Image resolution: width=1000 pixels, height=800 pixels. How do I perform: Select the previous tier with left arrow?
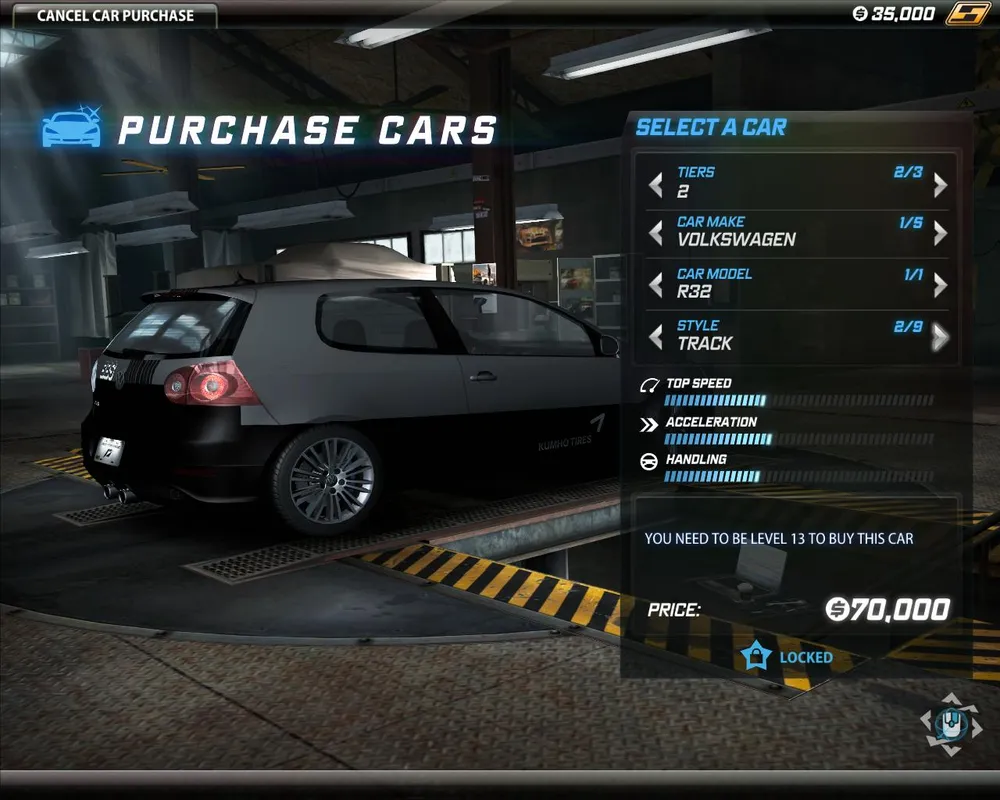pyautogui.click(x=656, y=185)
